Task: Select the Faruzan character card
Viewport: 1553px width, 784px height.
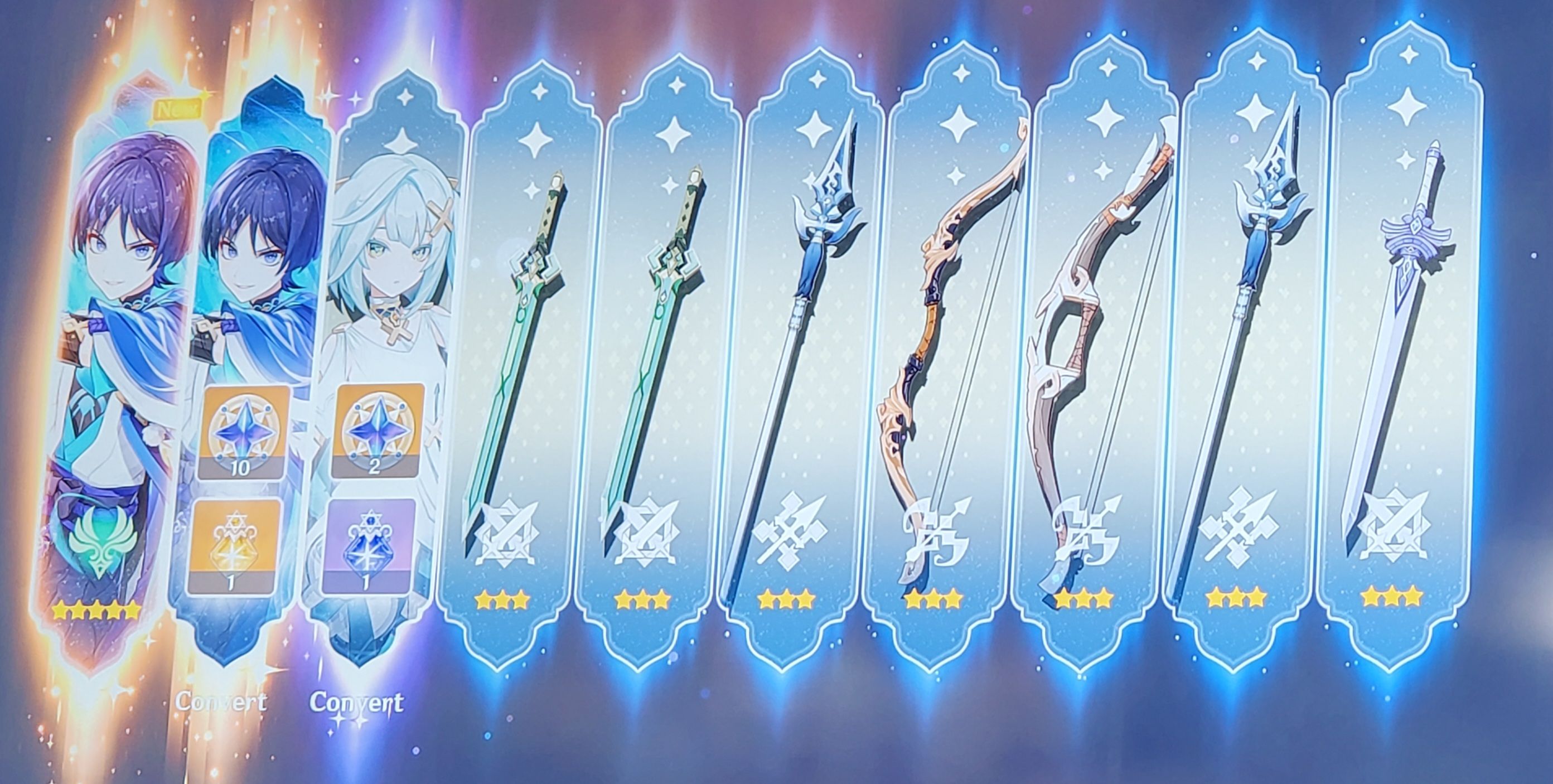Action: [386, 253]
